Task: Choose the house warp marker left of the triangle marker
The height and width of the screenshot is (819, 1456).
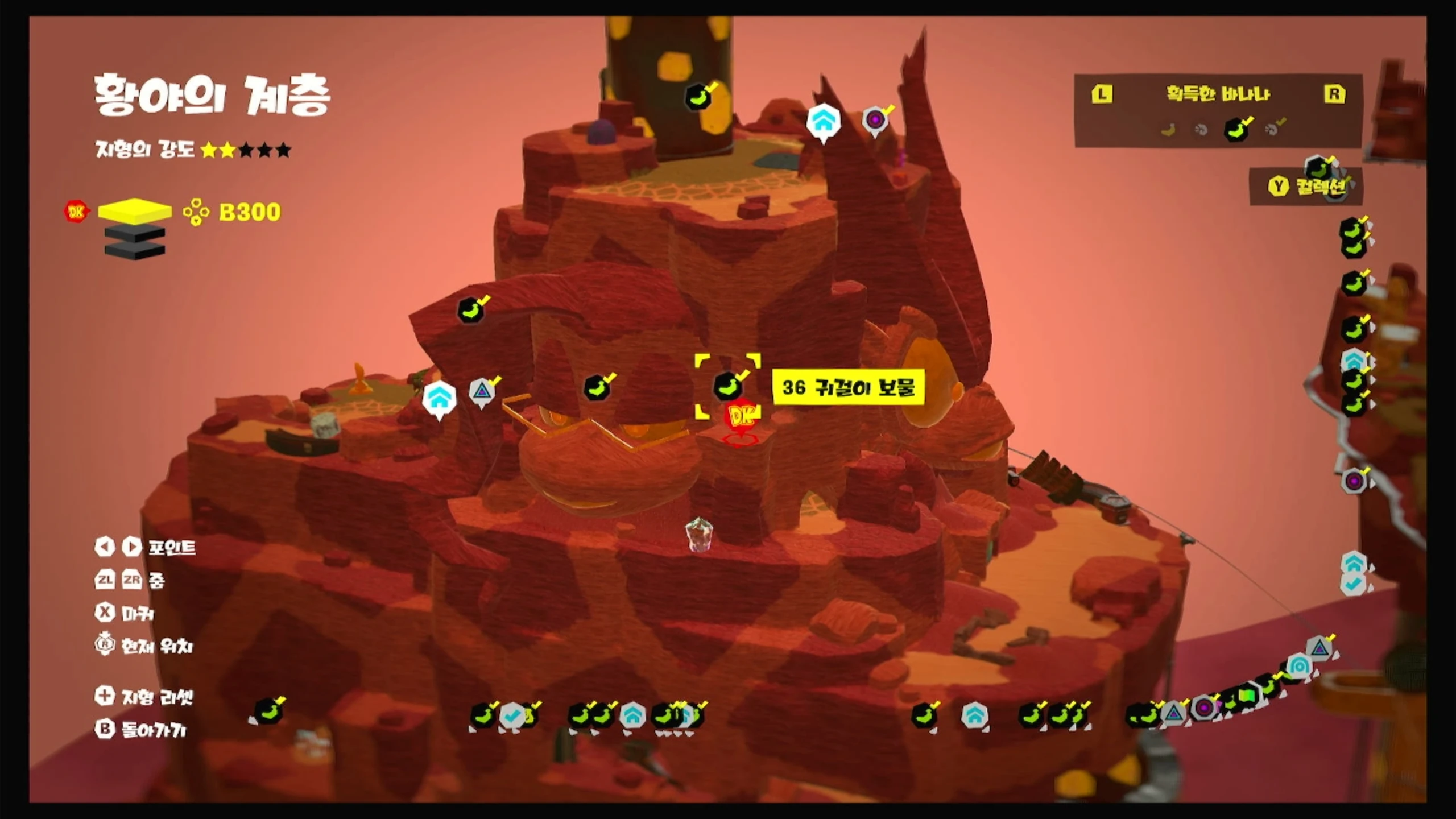Action: click(439, 397)
